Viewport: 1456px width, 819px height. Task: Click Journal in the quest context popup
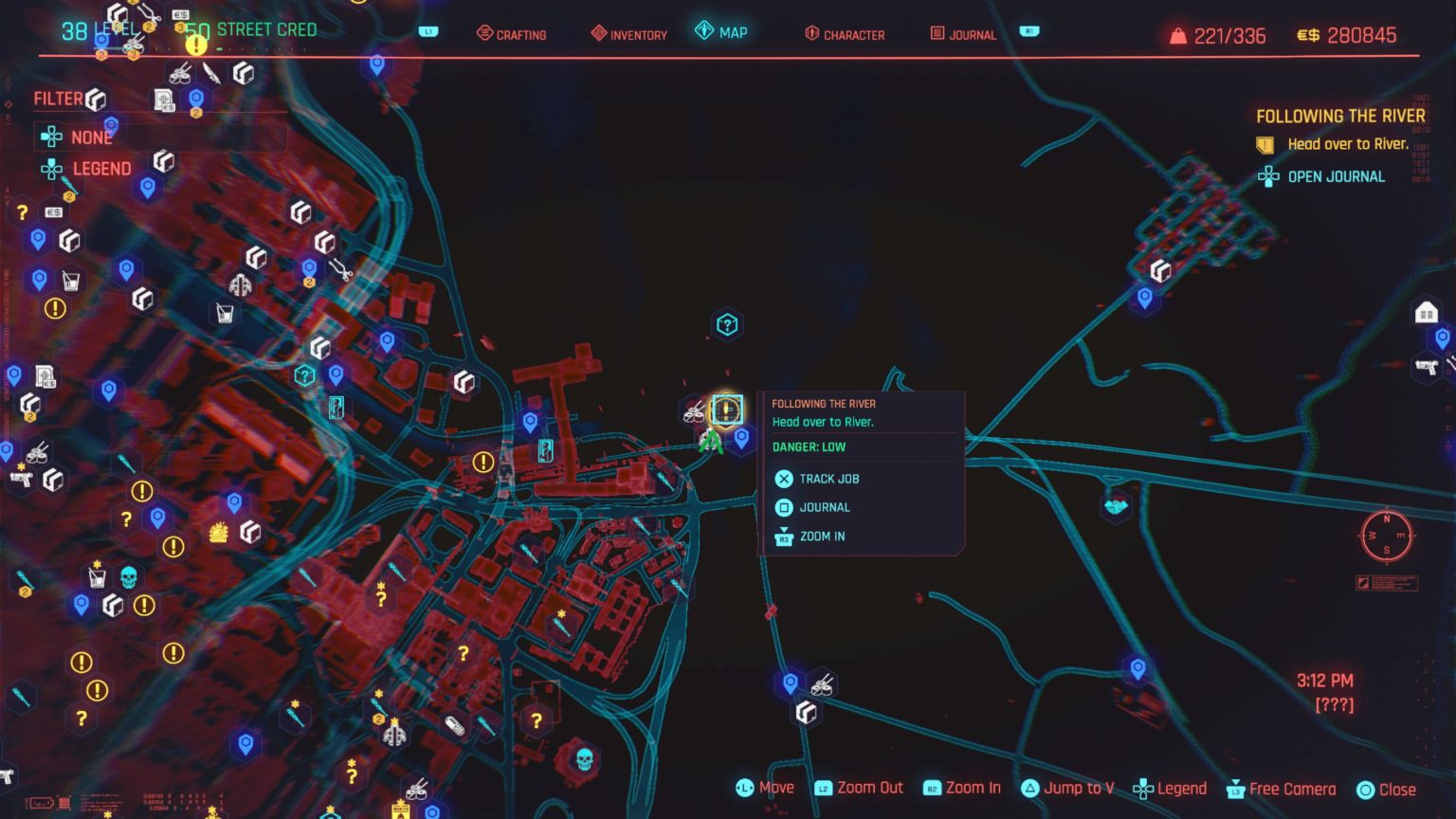(823, 507)
